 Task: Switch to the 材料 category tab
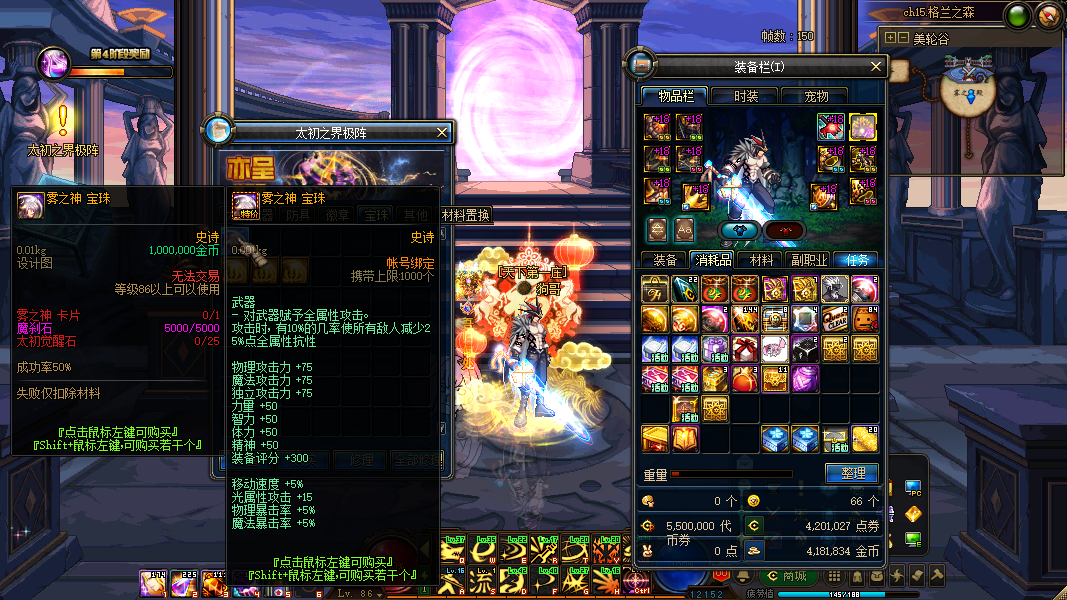click(x=761, y=260)
